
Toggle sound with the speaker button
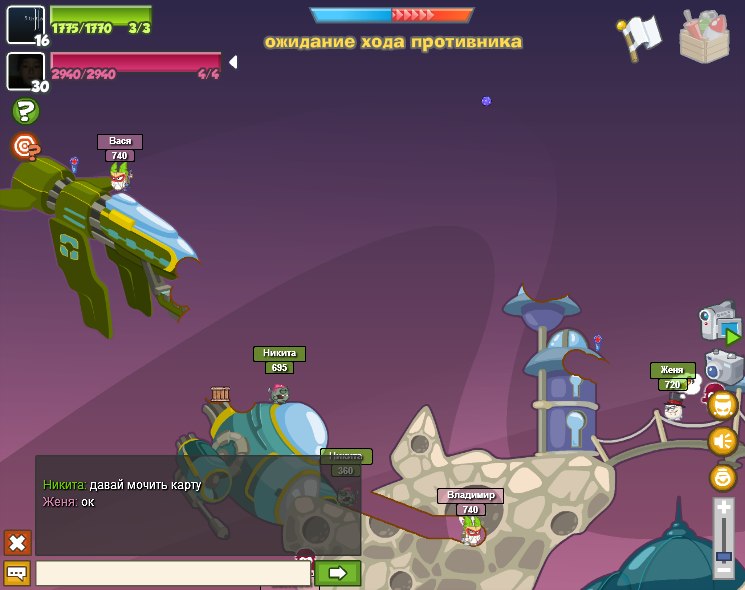(722, 441)
